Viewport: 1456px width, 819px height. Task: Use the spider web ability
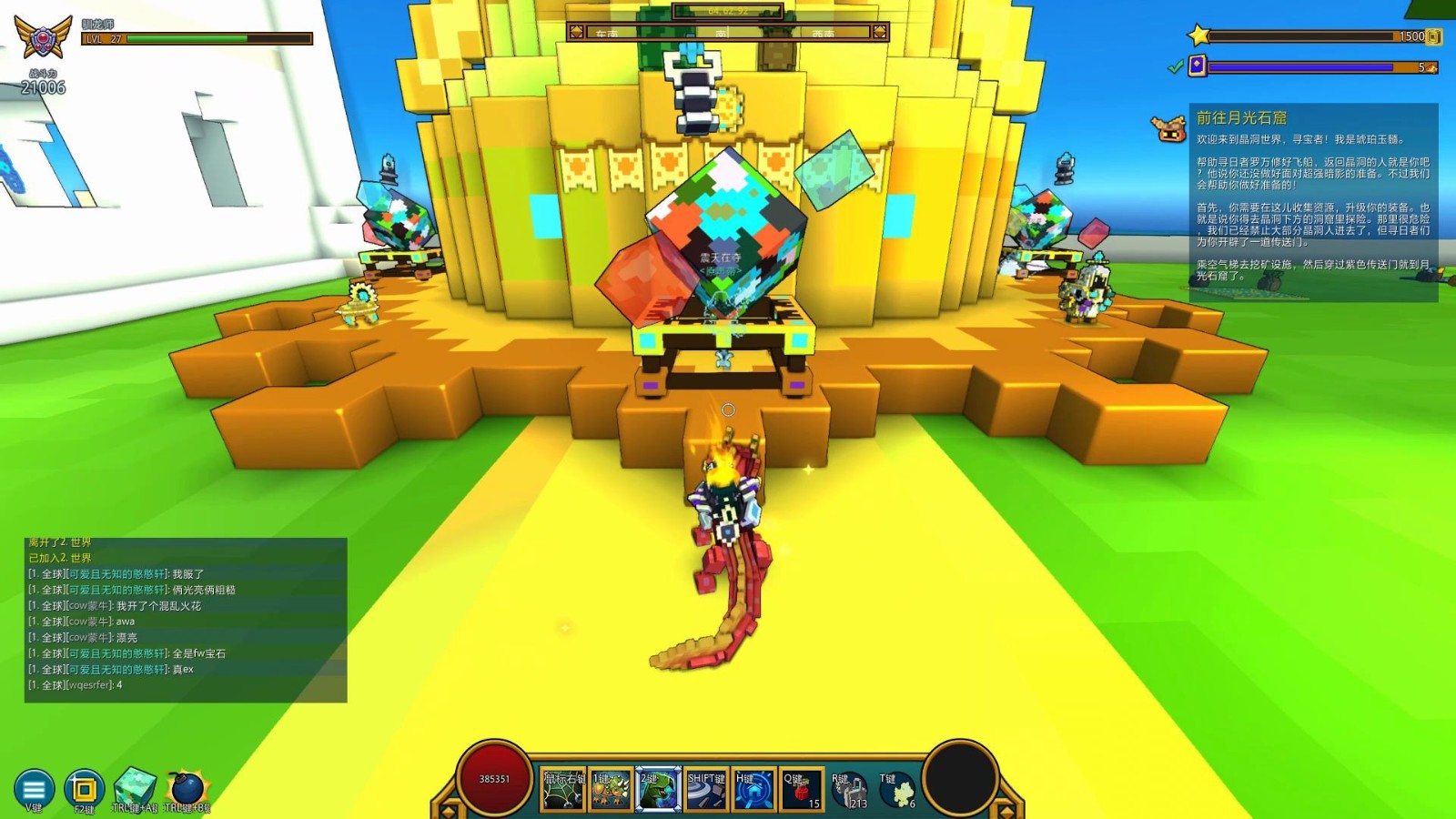click(563, 790)
